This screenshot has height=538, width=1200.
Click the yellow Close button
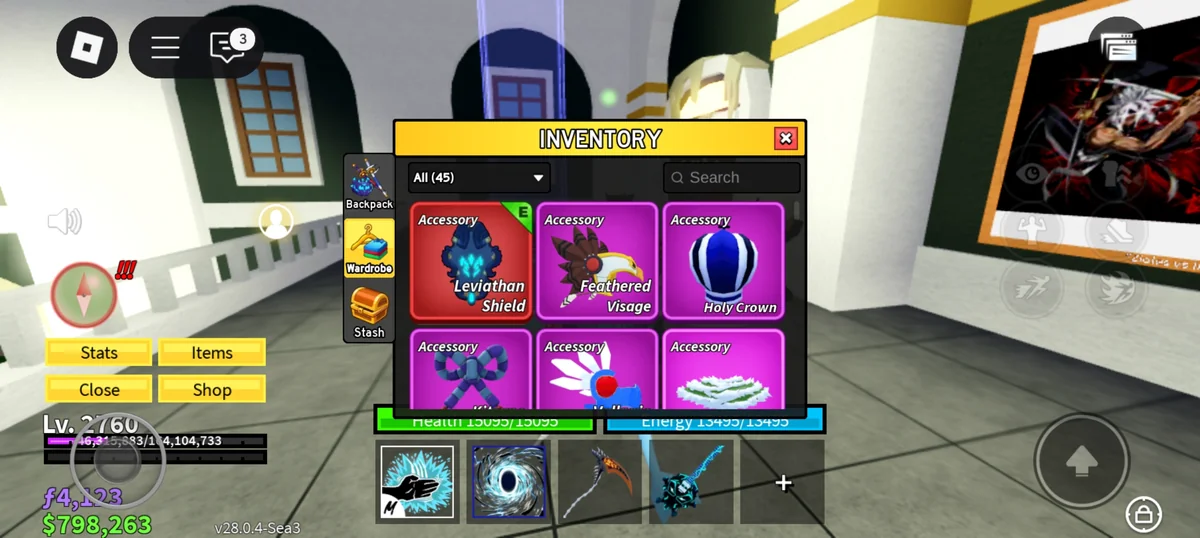pyautogui.click(x=99, y=390)
